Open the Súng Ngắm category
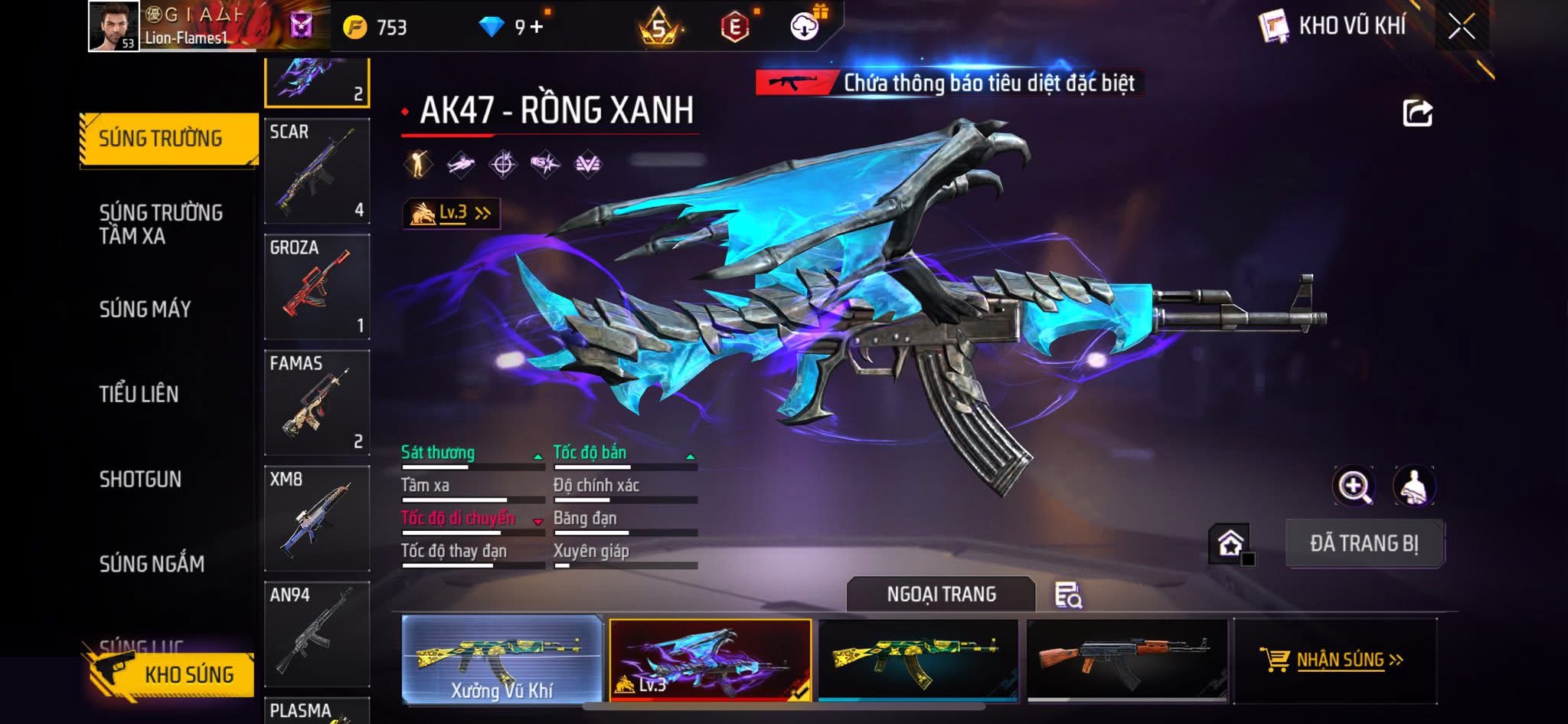The image size is (1568, 724). (152, 564)
